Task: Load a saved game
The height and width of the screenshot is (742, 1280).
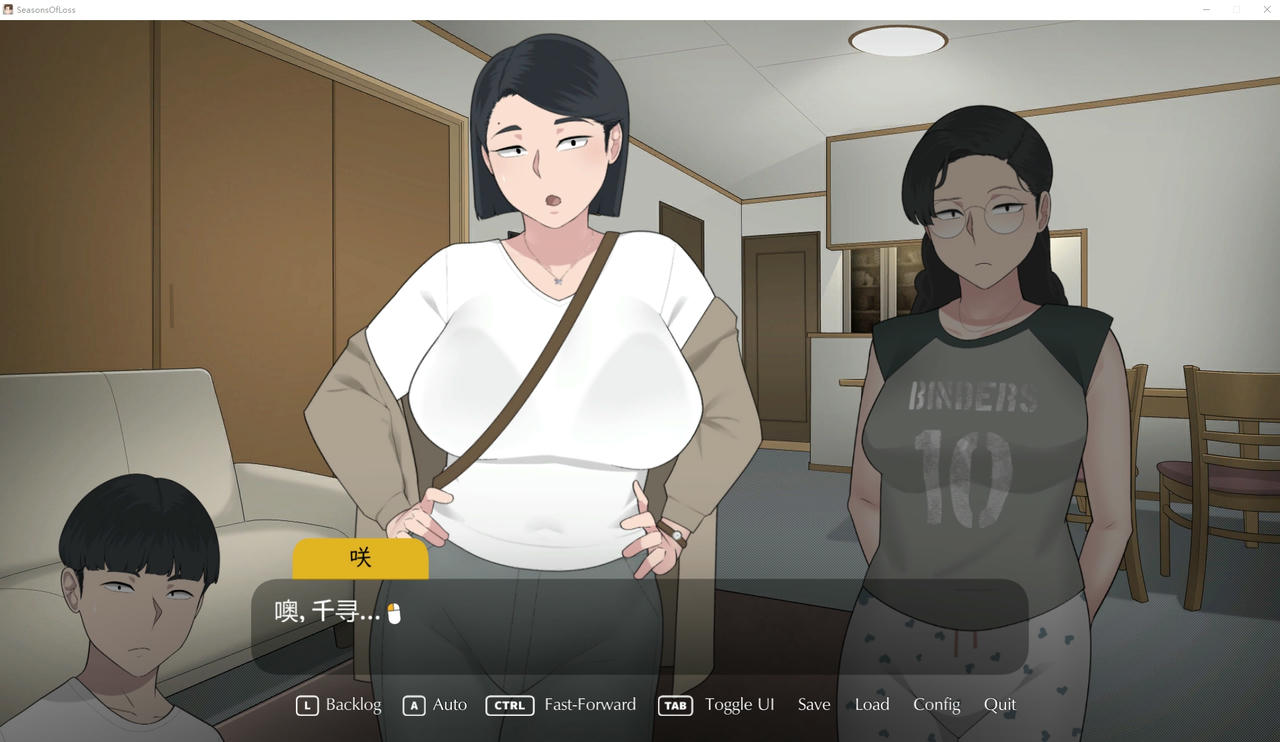Action: click(x=871, y=705)
